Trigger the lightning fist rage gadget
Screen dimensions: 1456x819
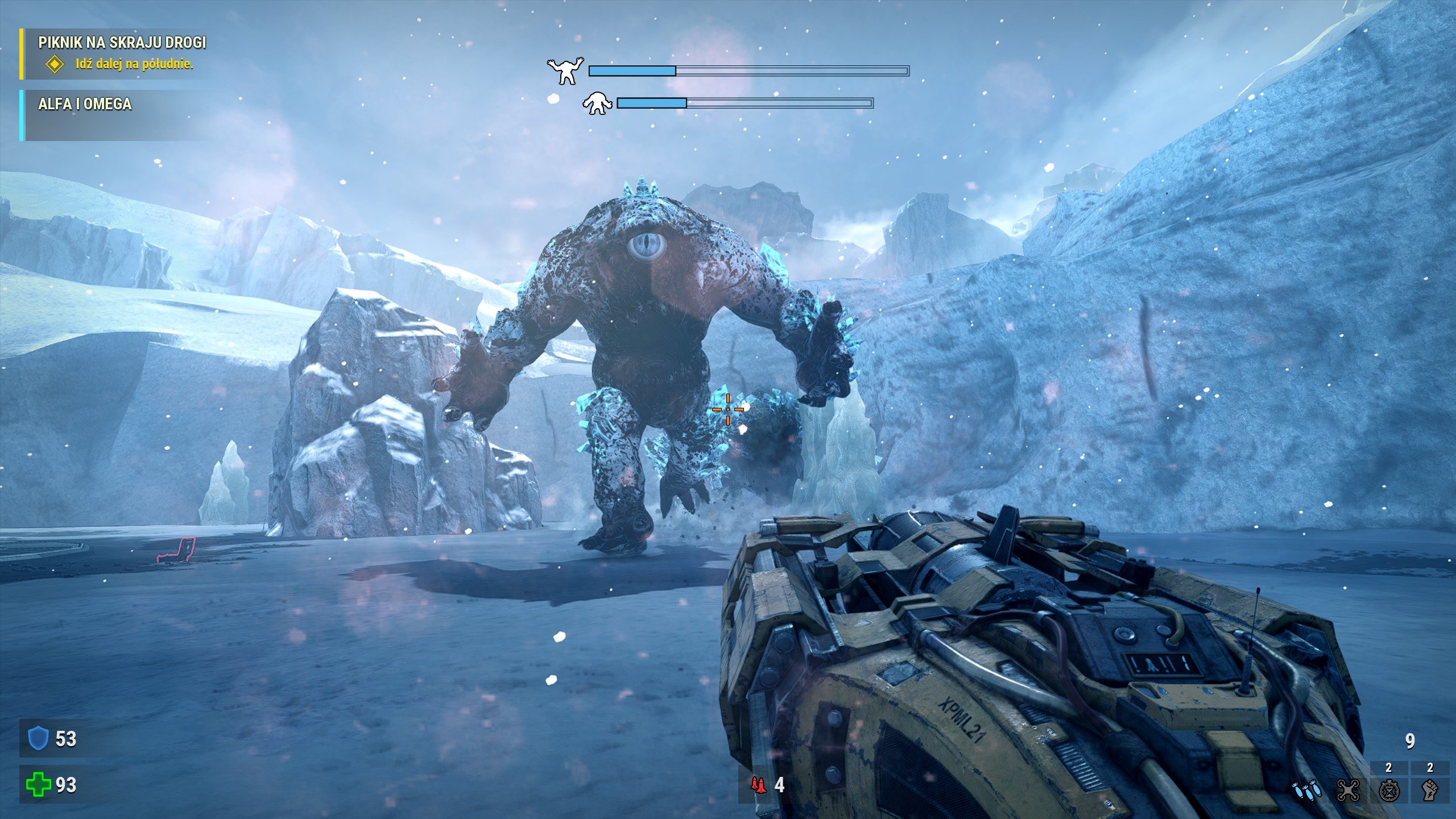pyautogui.click(x=1430, y=791)
